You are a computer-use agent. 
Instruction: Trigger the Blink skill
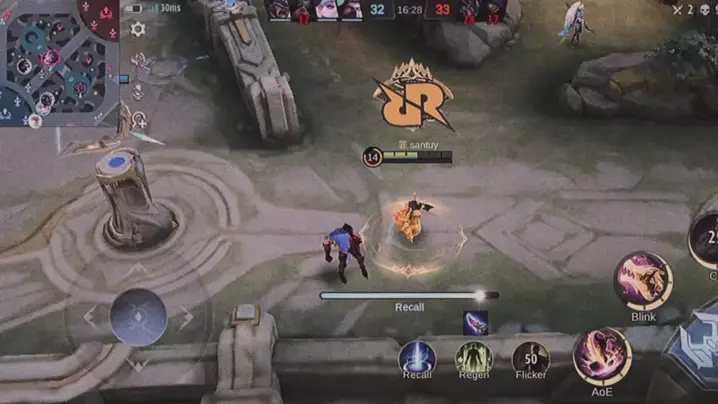tap(643, 279)
